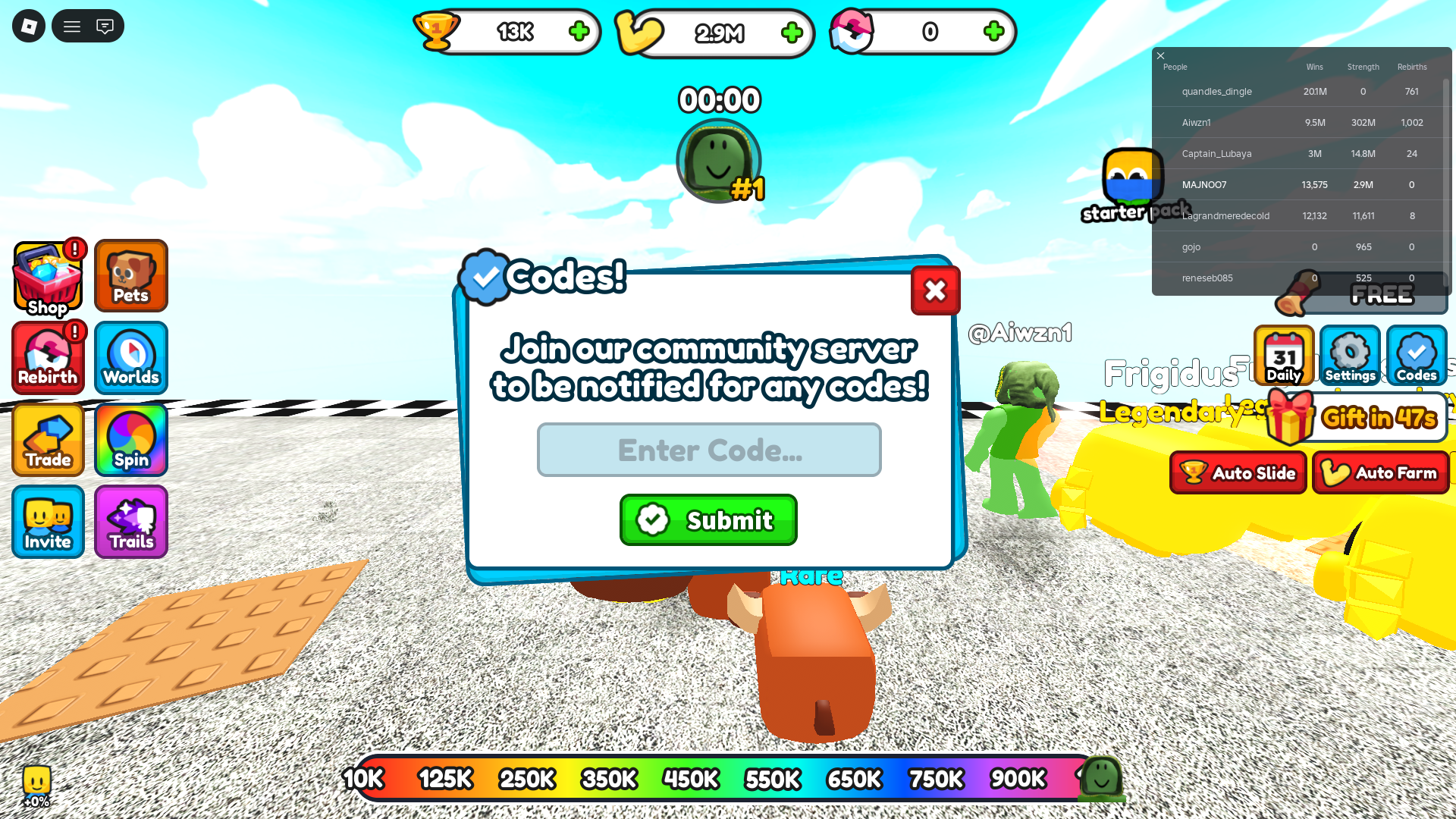Open the Rebirth menu
Screen dimensions: 1456x819
pyautogui.click(x=48, y=357)
